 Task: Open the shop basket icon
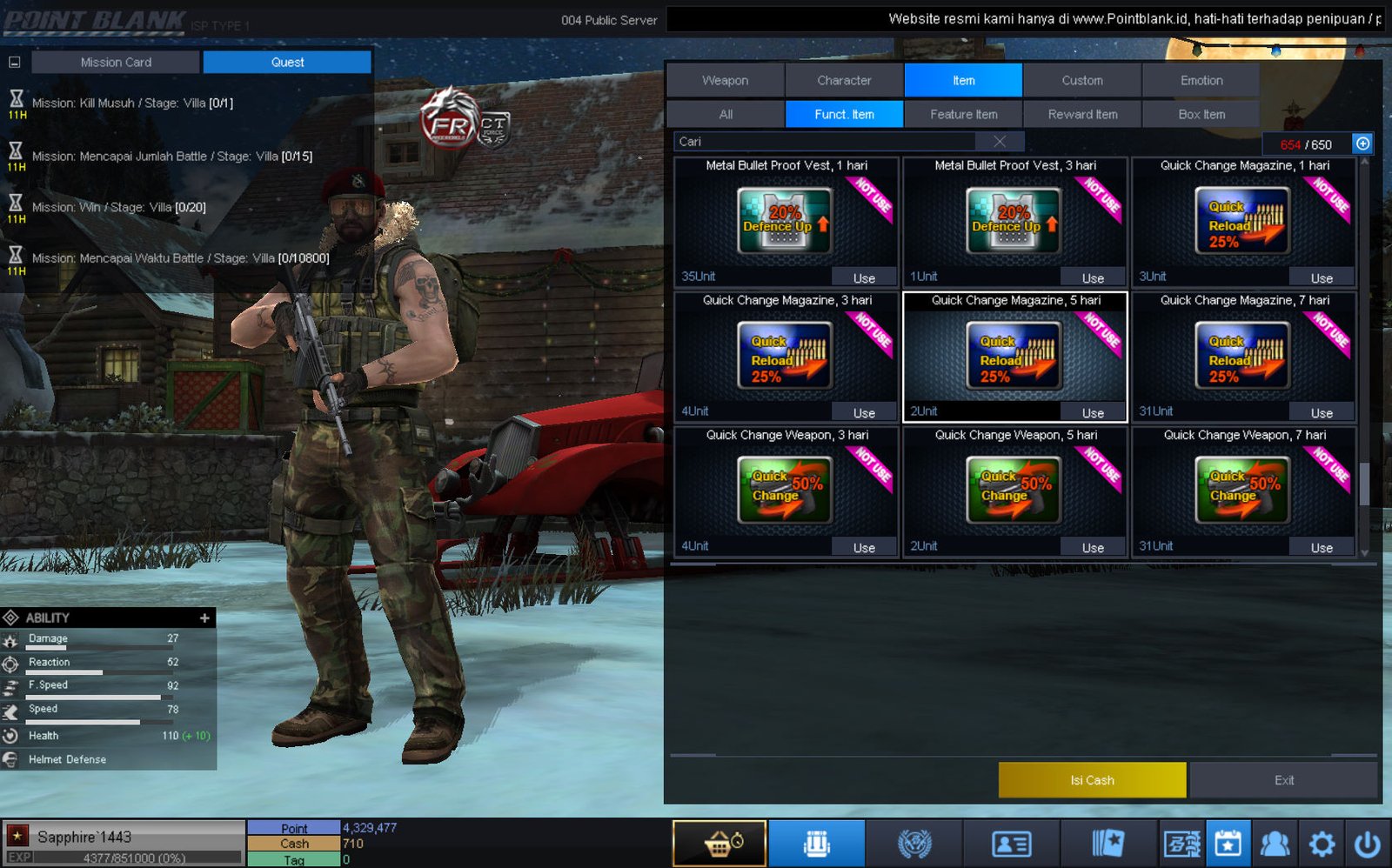coord(719,844)
